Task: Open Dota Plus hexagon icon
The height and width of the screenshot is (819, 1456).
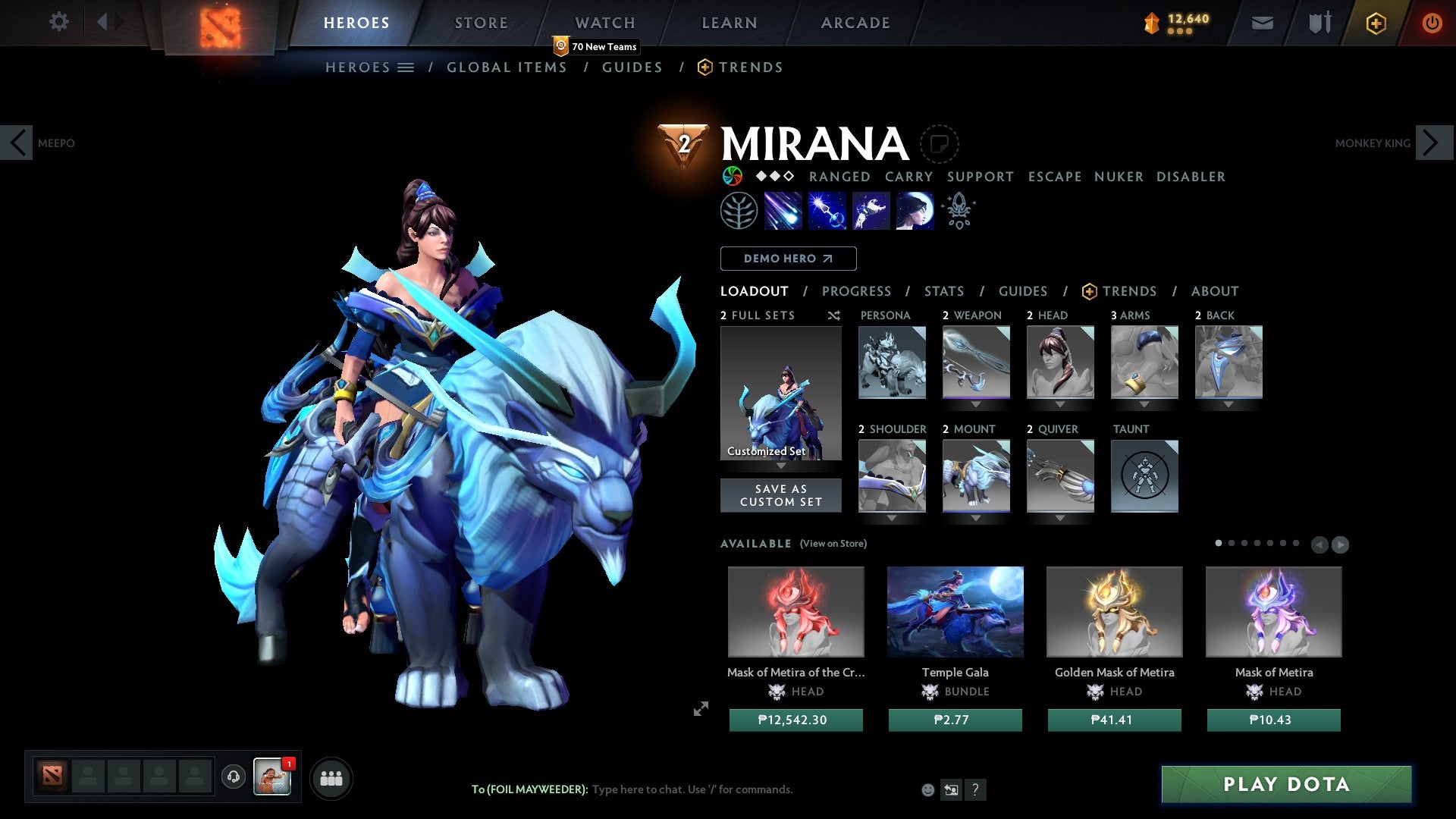Action: (x=1375, y=23)
